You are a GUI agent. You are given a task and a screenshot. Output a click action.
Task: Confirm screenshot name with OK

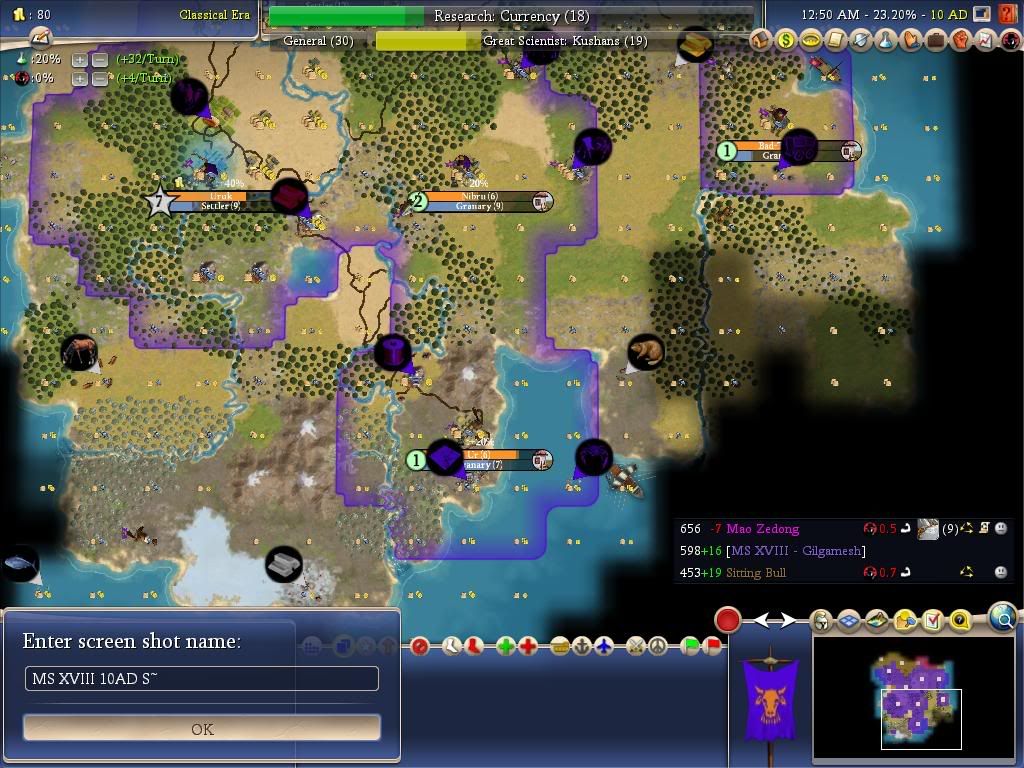tap(202, 728)
